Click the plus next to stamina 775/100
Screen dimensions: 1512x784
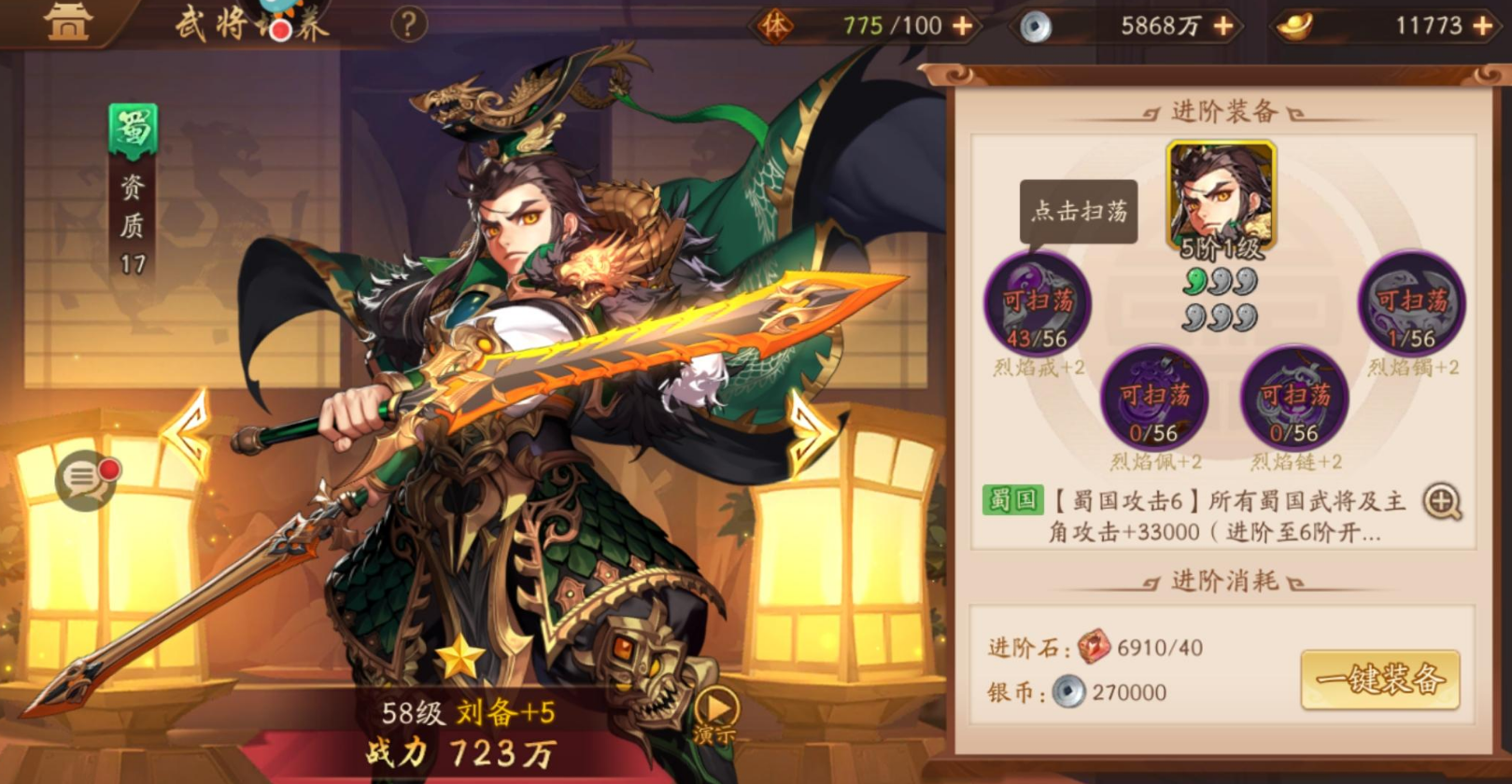pyautogui.click(x=961, y=25)
